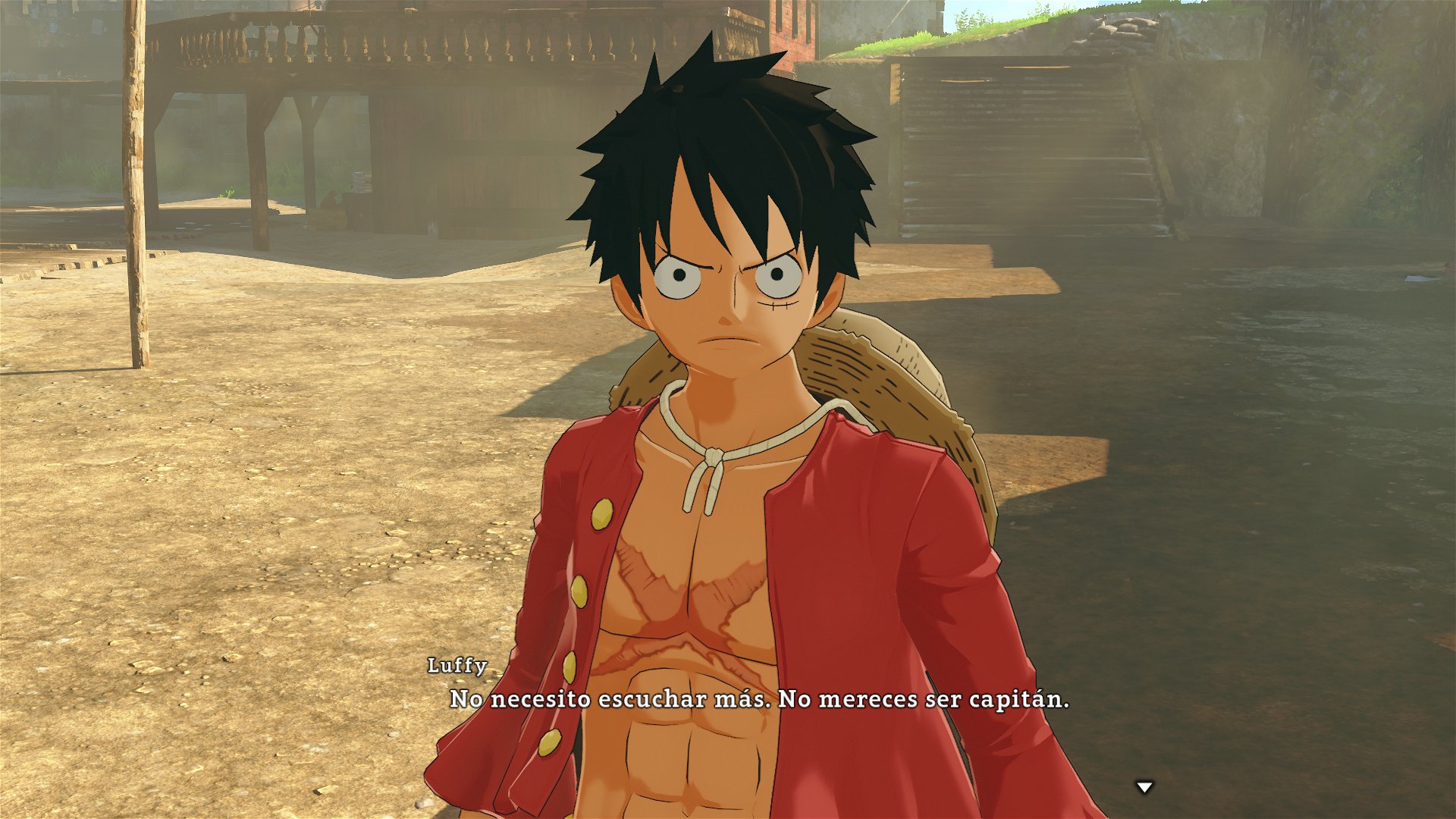Click the sandy ground on the left

pos(227,531)
